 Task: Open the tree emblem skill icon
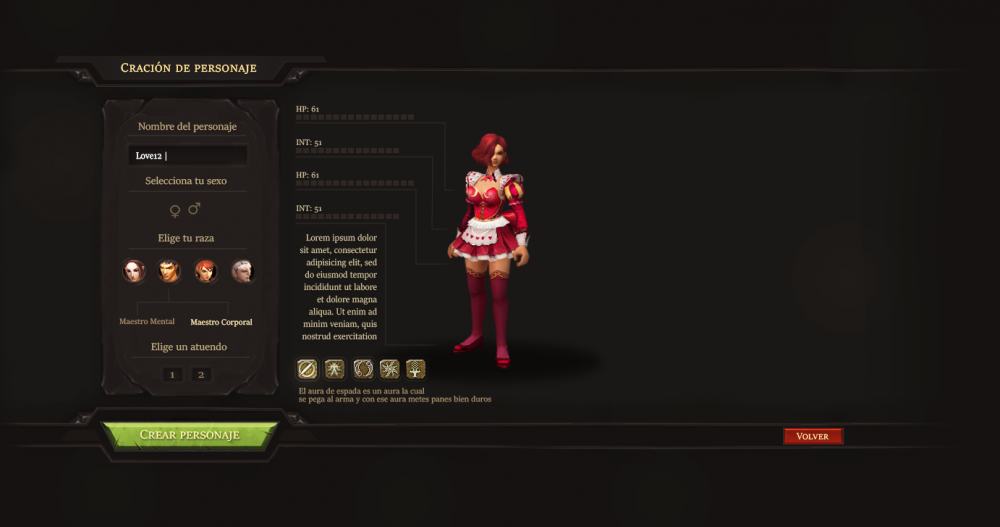pyautogui.click(x=416, y=369)
